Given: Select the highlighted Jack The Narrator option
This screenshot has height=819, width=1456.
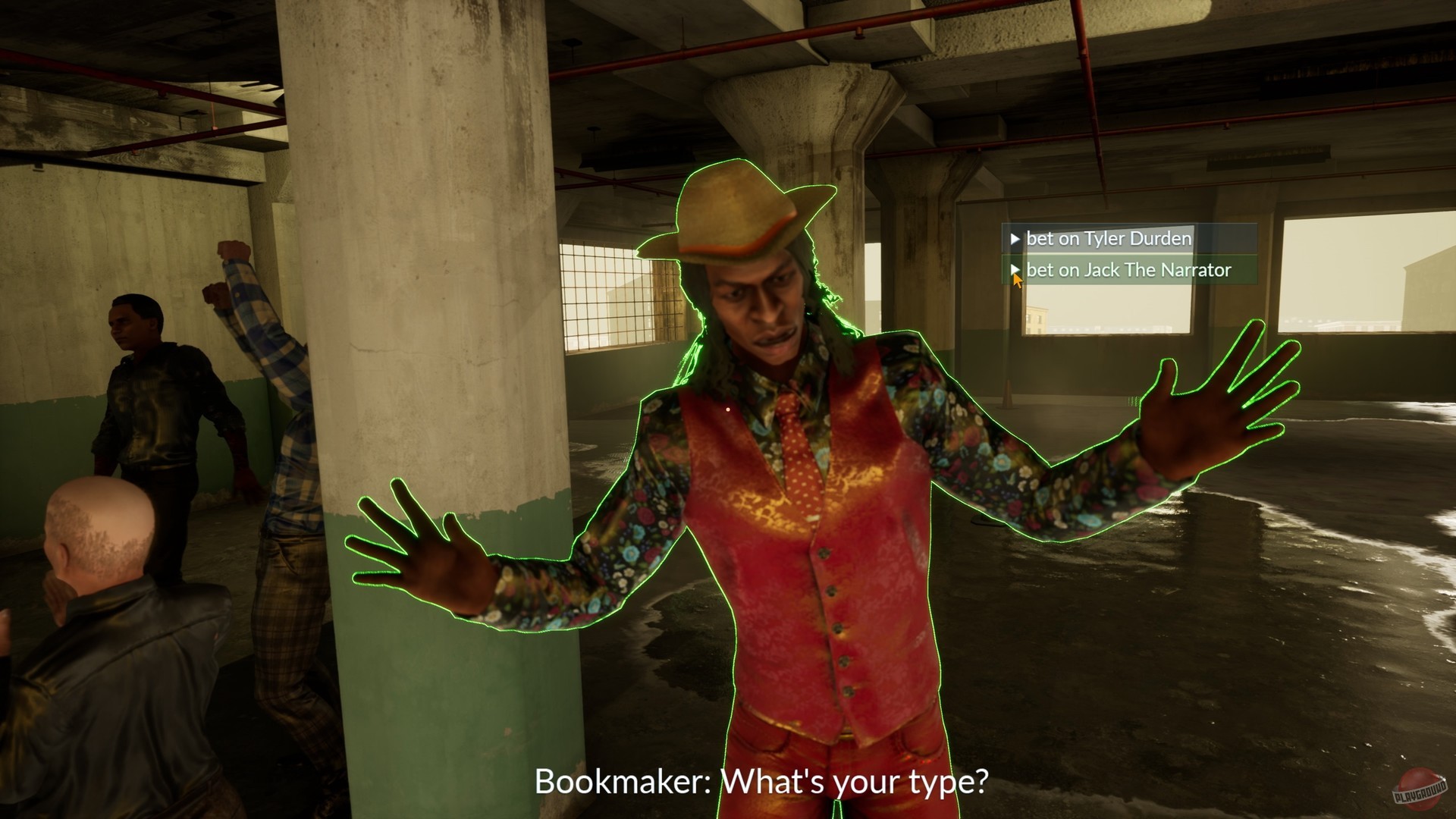Looking at the screenshot, I should 1122,270.
